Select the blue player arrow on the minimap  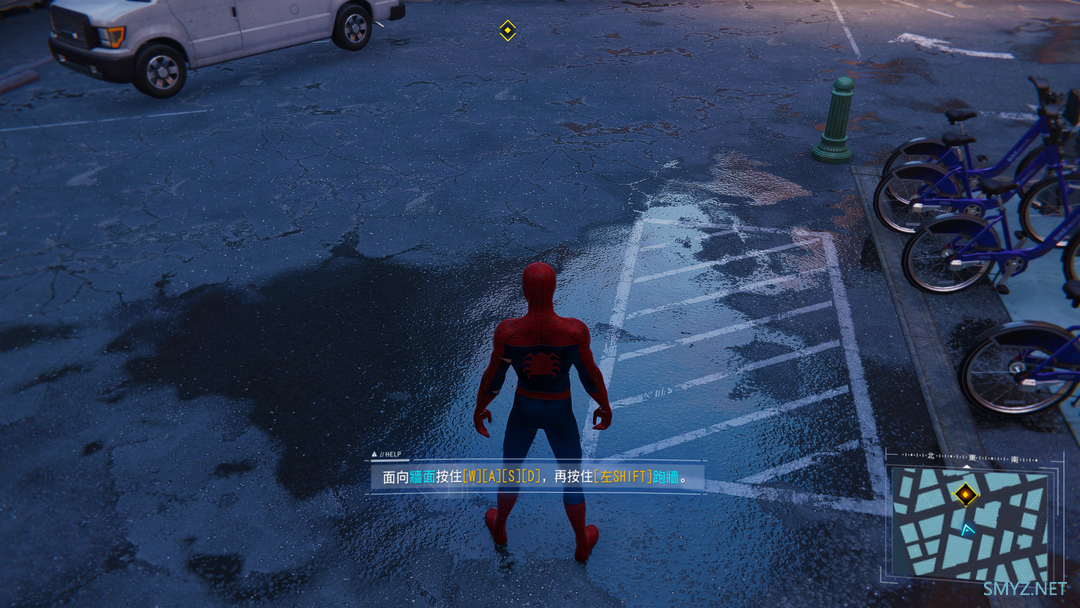point(967,530)
